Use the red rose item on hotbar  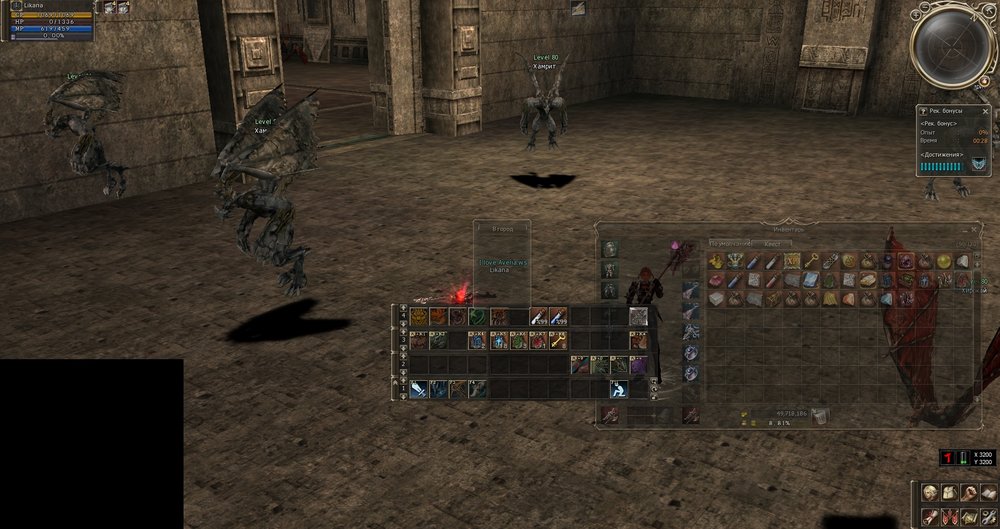(538, 341)
